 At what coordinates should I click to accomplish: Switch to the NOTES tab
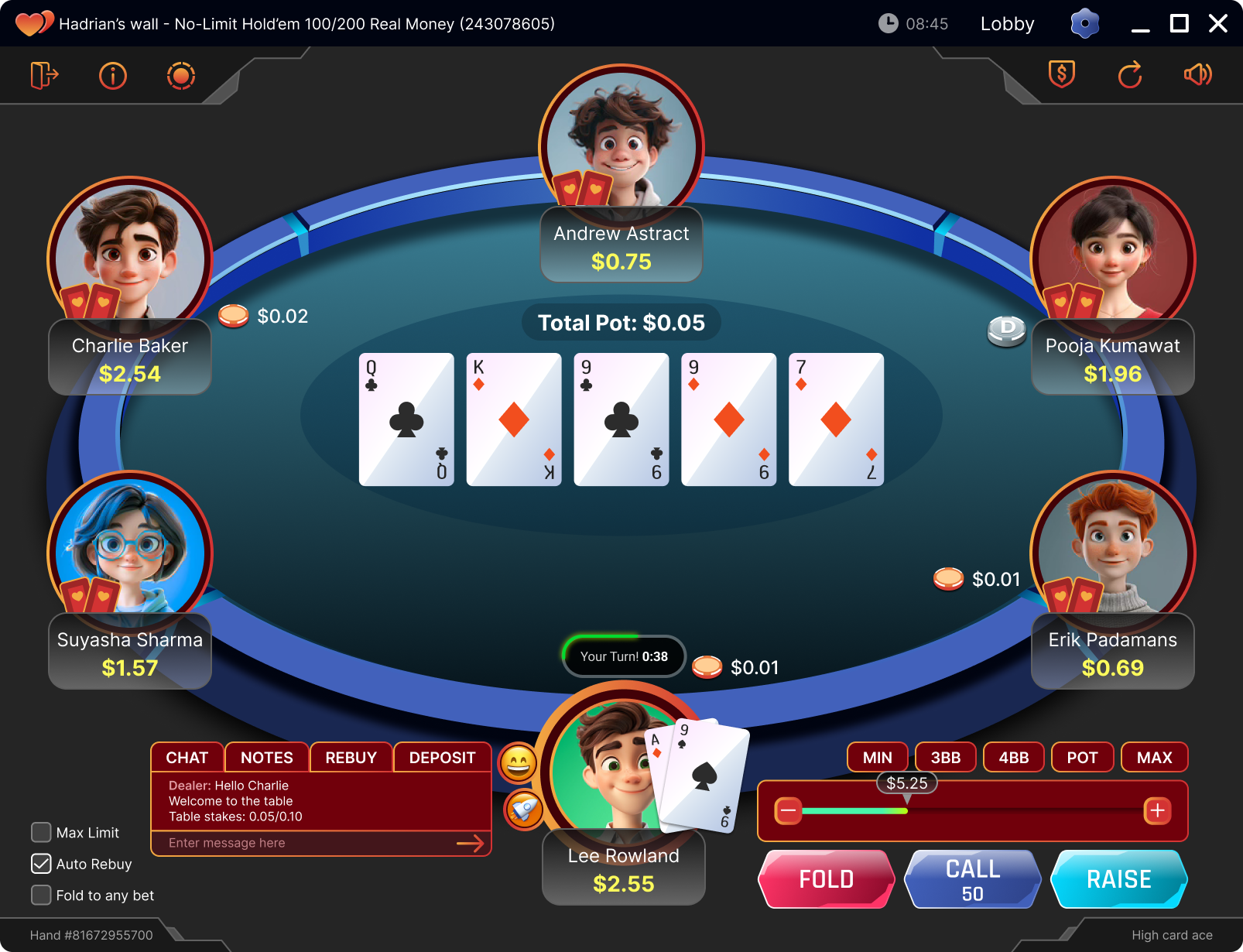[266, 757]
